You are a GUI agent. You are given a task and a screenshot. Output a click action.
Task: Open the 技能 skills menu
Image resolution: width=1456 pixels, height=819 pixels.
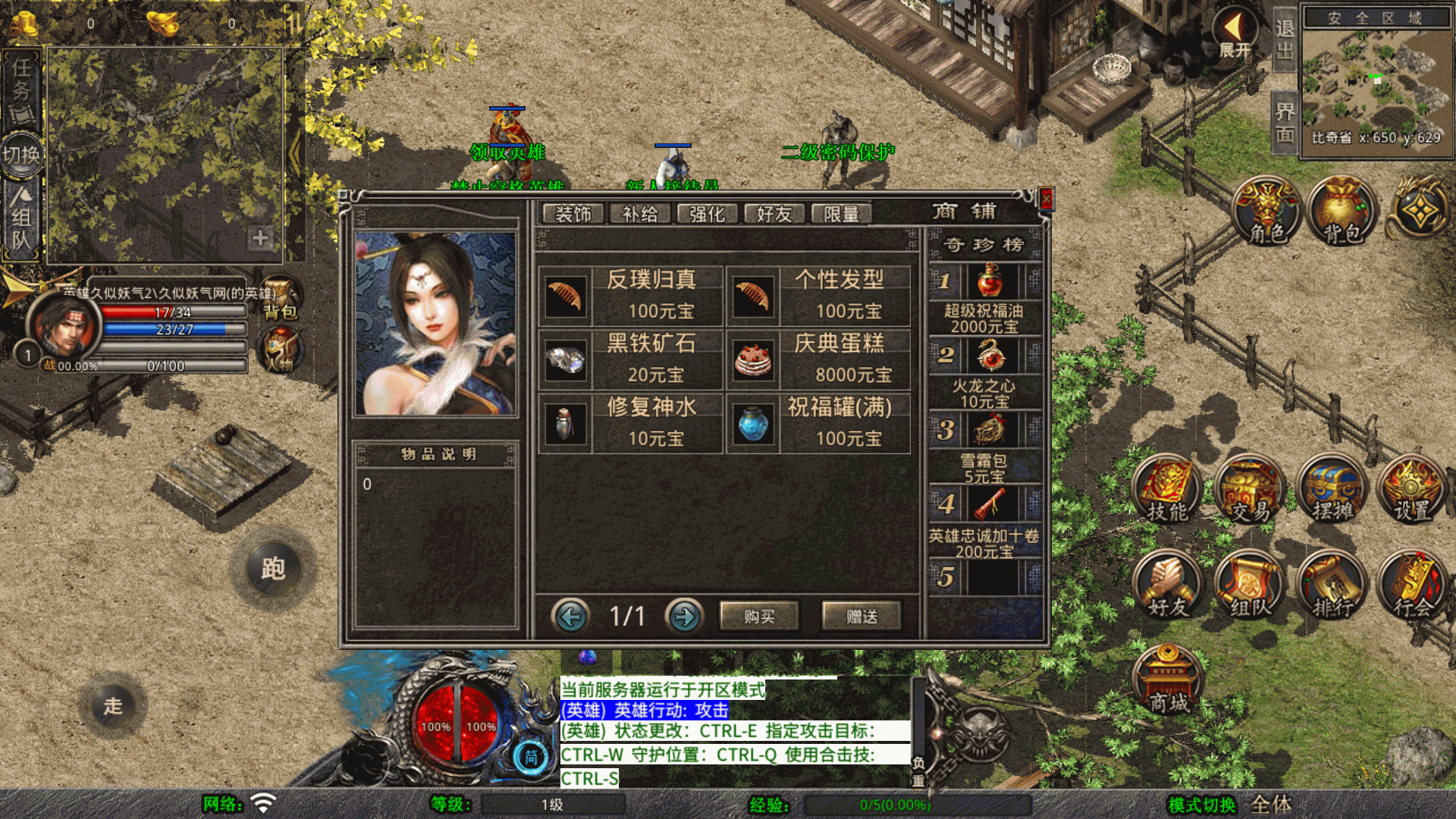click(x=1167, y=491)
